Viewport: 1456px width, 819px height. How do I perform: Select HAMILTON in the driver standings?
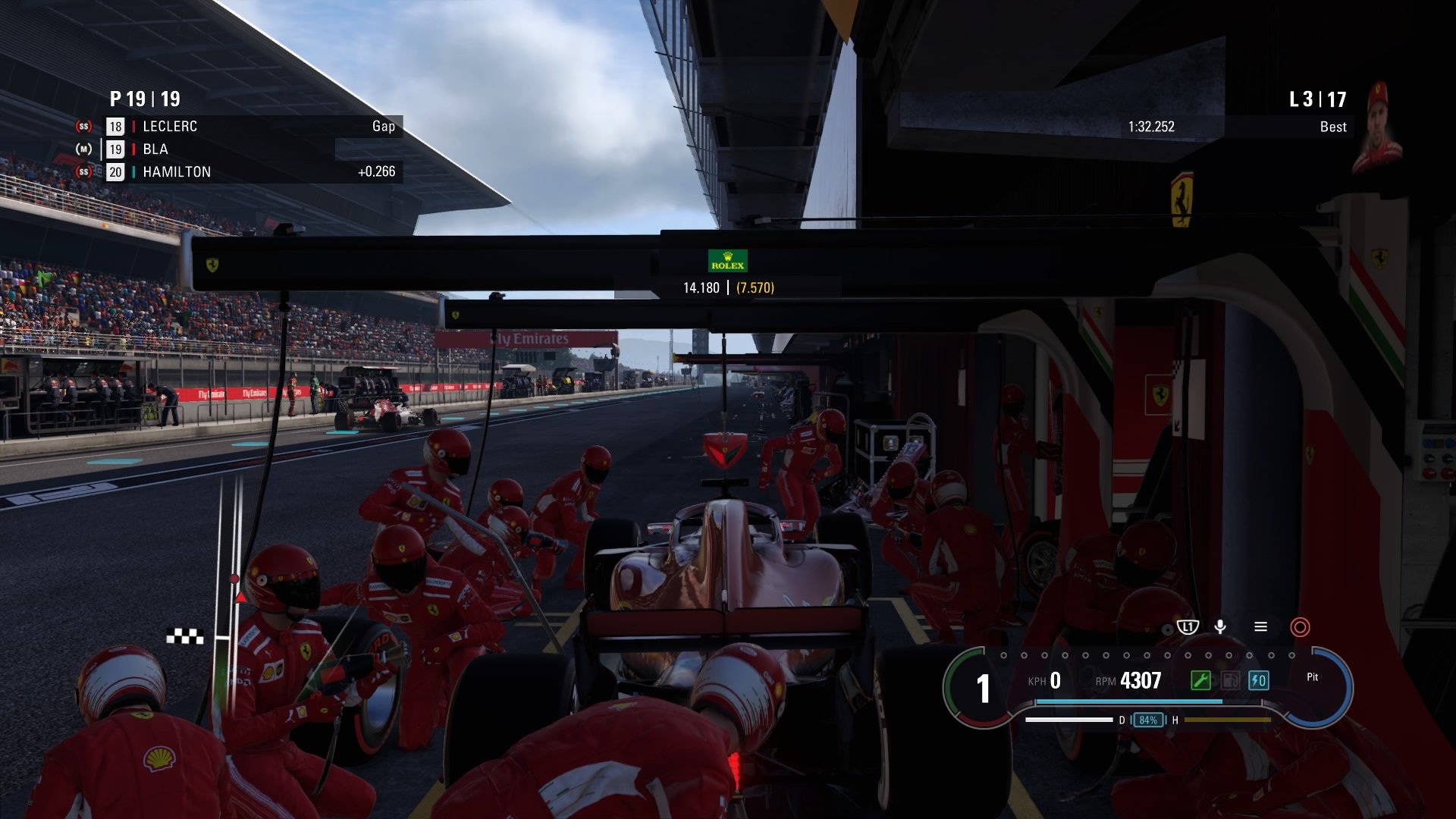tap(177, 172)
